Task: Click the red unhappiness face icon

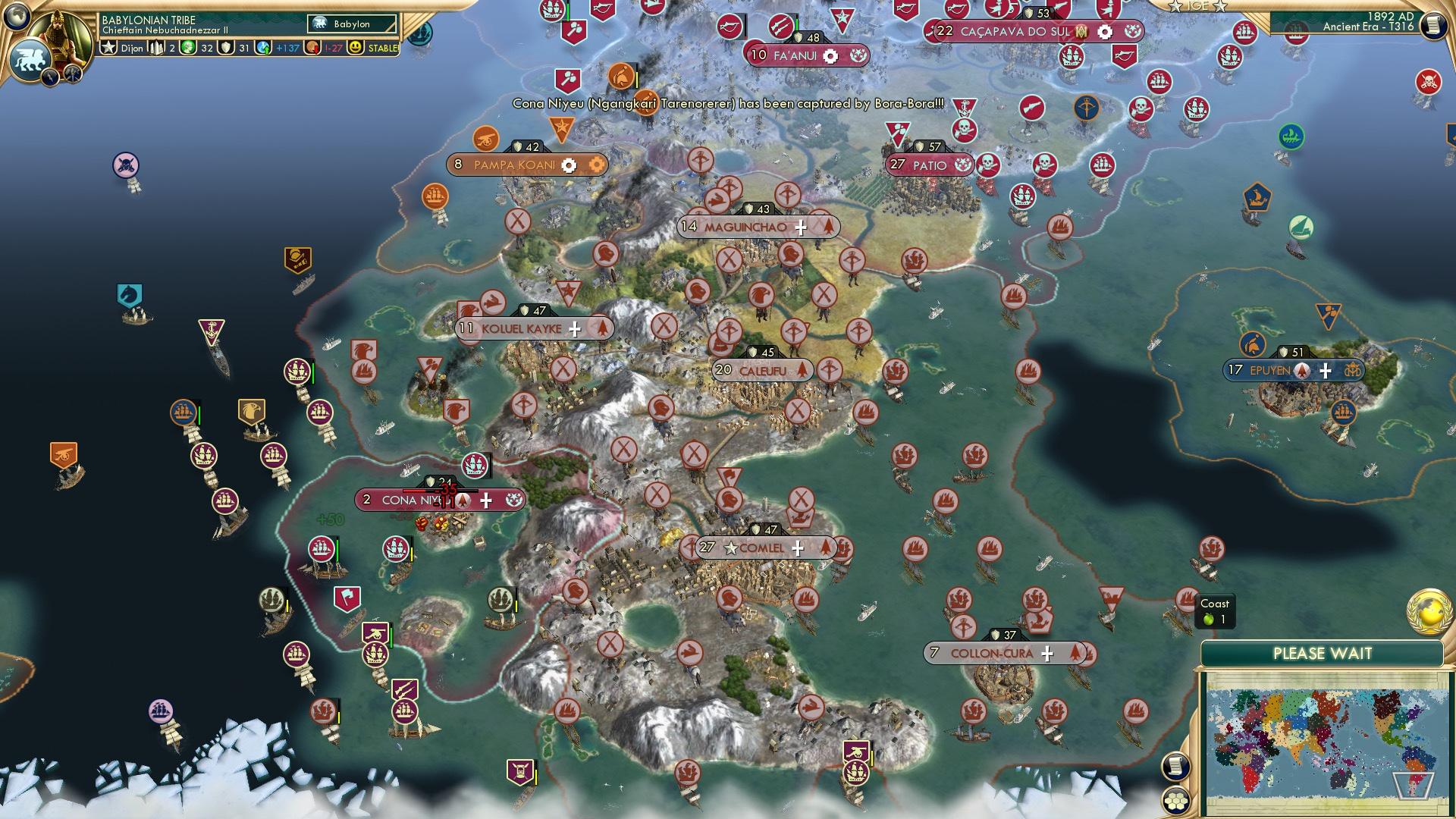Action: click(312, 48)
